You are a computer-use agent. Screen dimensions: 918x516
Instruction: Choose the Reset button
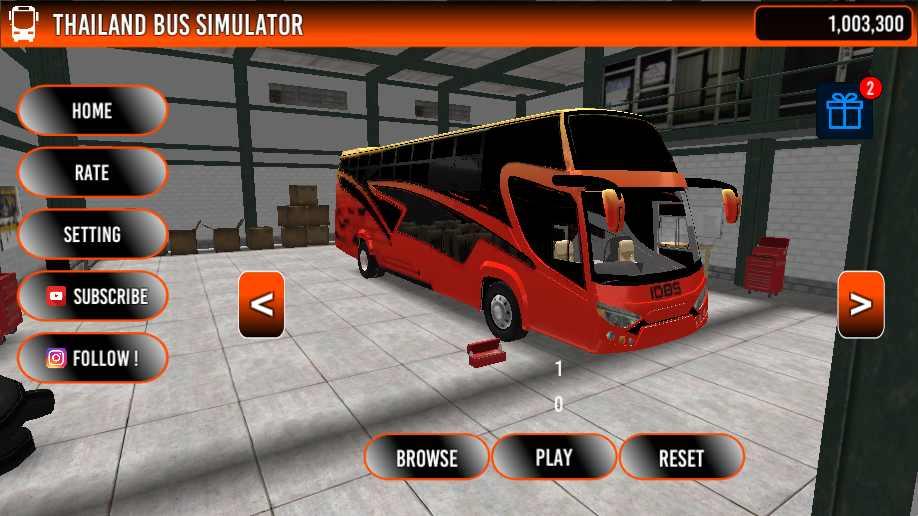[681, 458]
